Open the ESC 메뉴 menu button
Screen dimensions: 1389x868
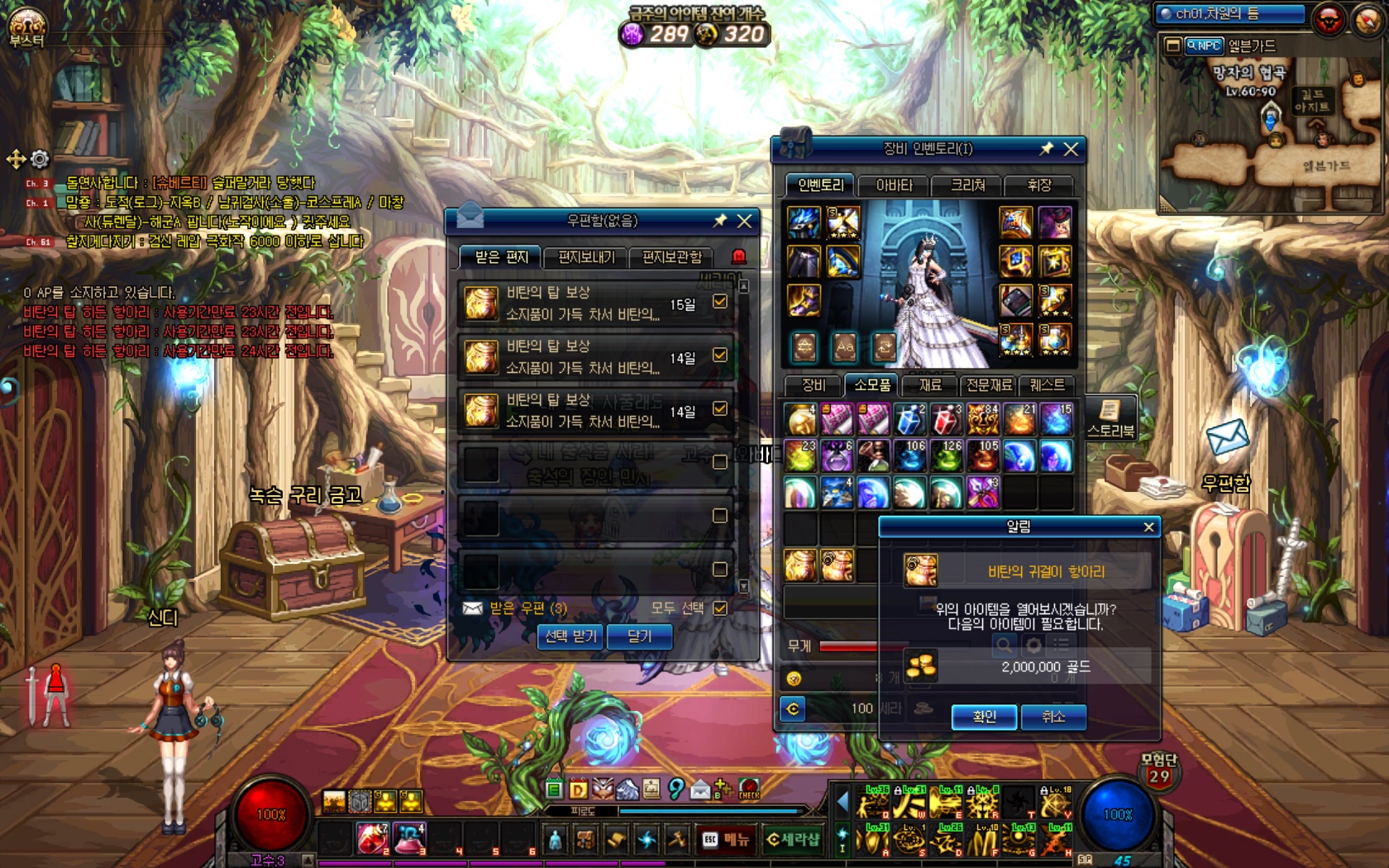pos(726,839)
